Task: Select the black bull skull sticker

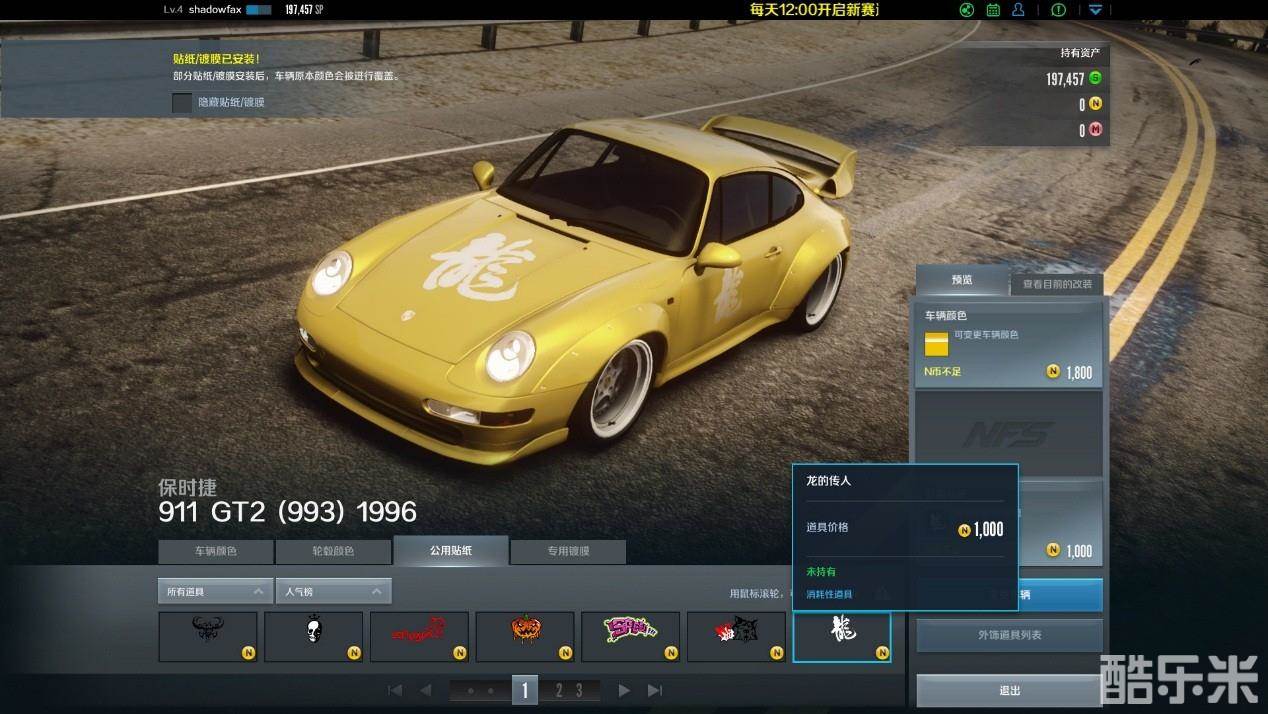Action: coord(208,636)
